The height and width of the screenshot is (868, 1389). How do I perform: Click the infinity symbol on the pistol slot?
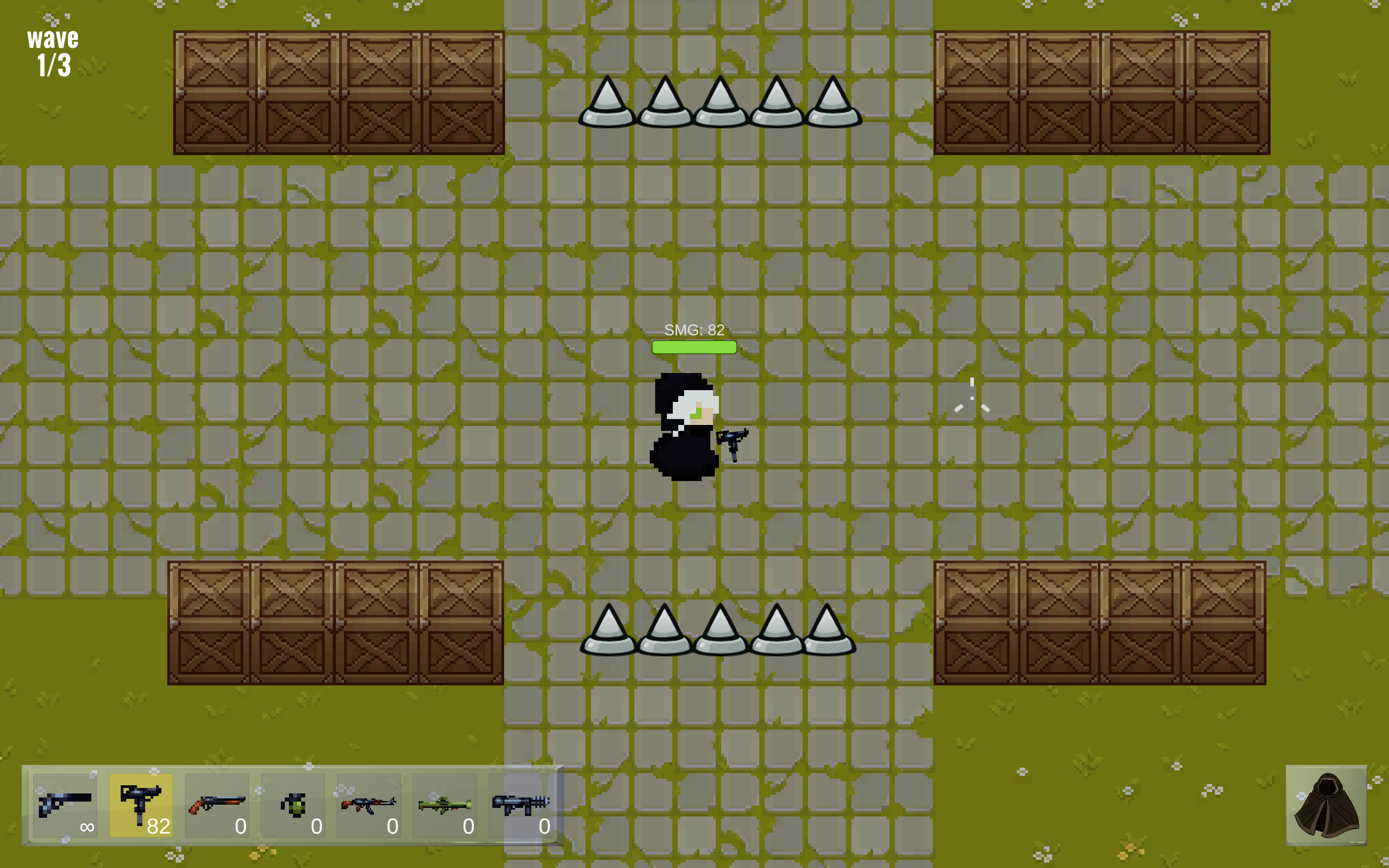pos(87,827)
